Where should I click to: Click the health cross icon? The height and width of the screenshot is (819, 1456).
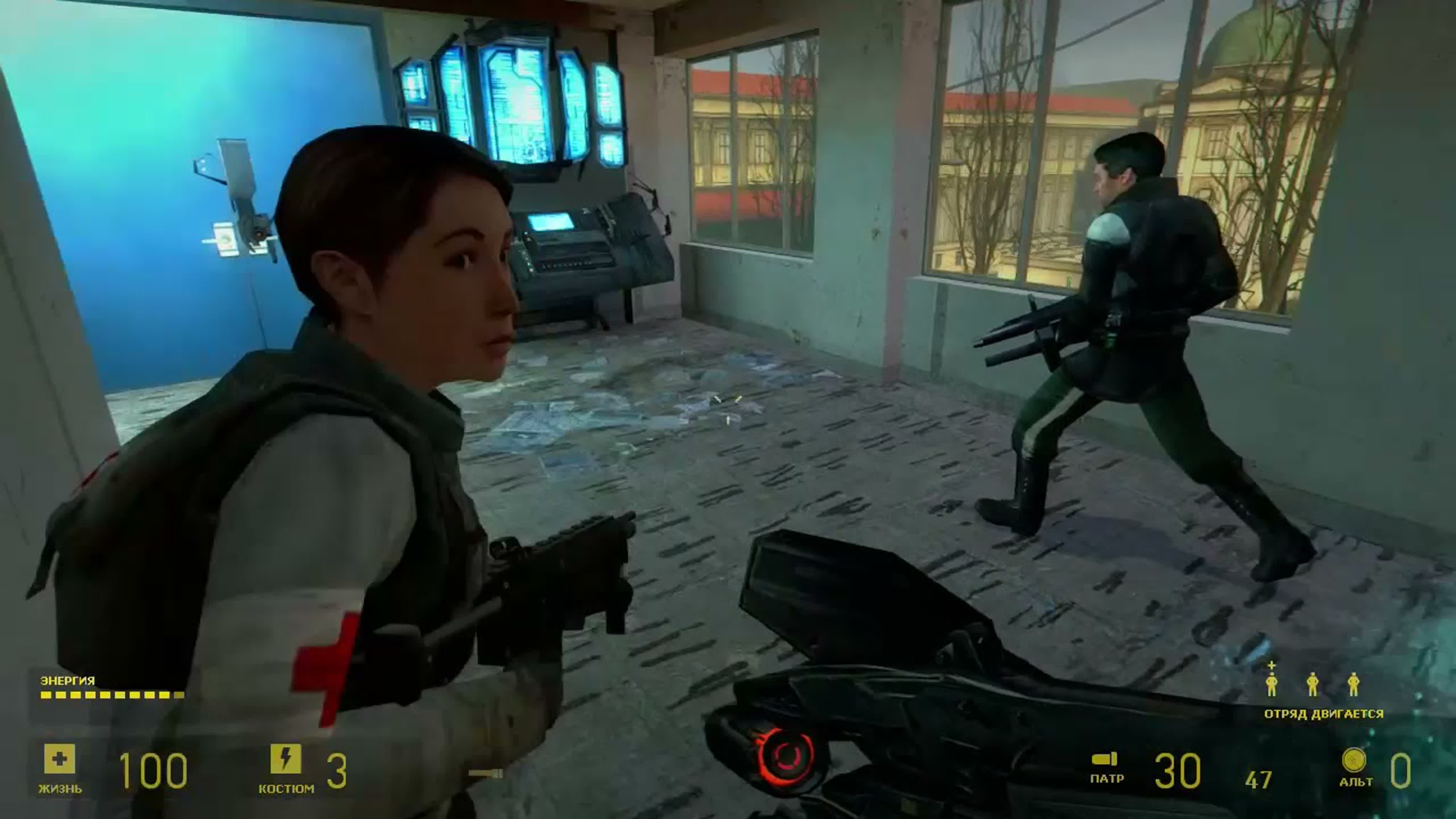[59, 759]
